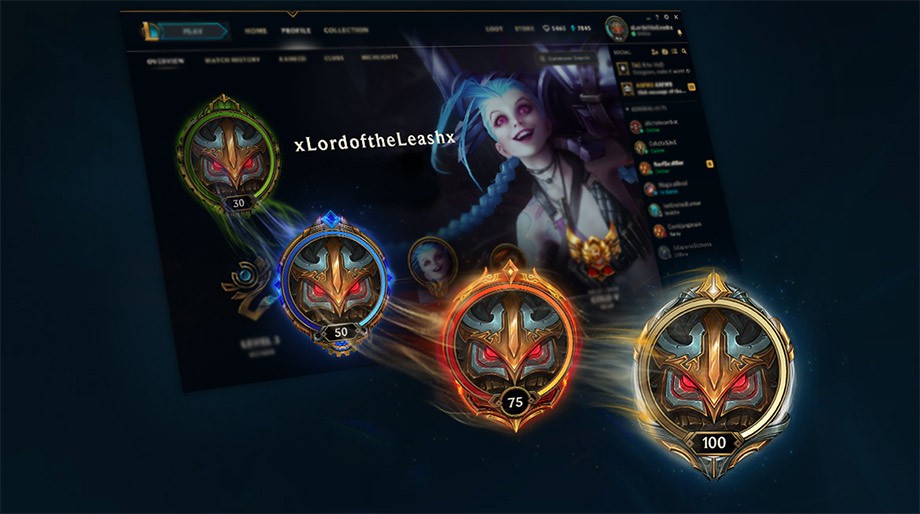Open the STORE page
Image resolution: width=920 pixels, height=514 pixels.
[x=524, y=30]
